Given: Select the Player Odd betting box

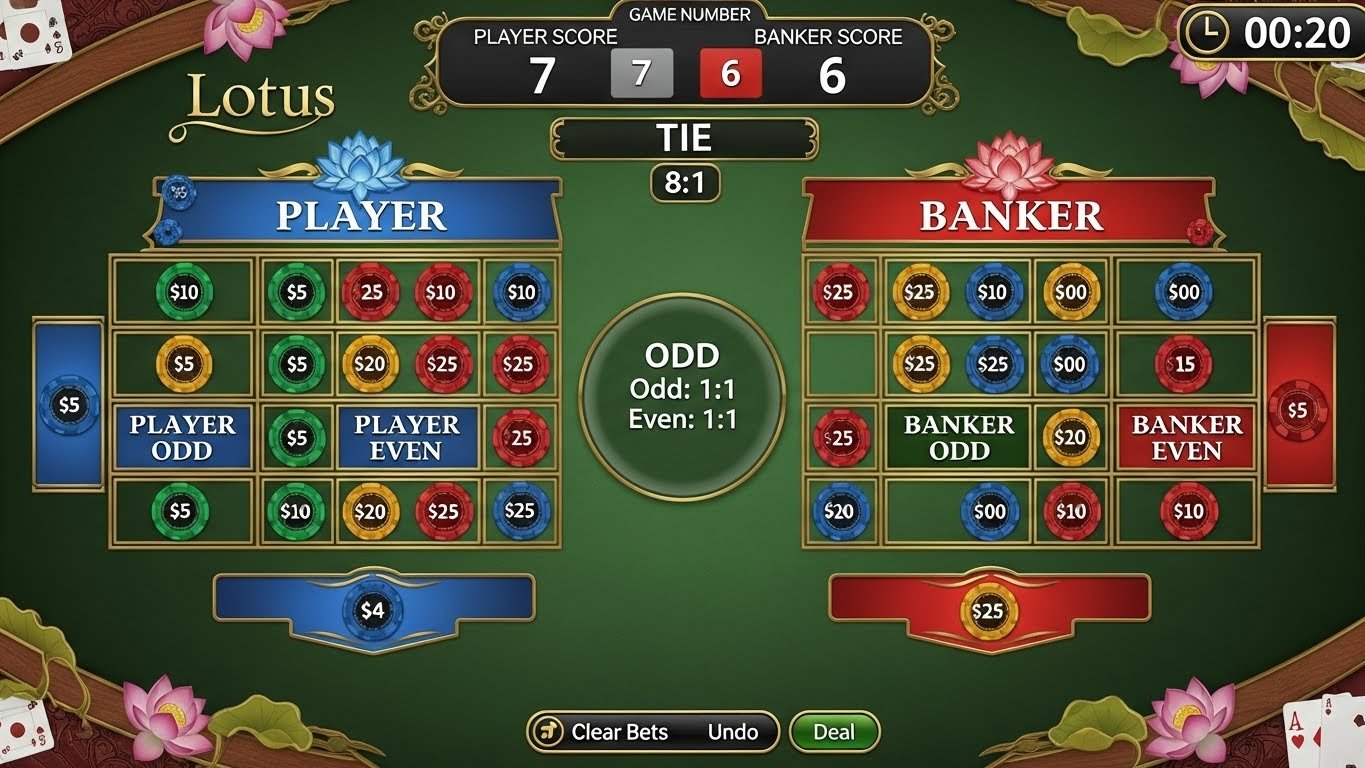Looking at the screenshot, I should 182,438.
